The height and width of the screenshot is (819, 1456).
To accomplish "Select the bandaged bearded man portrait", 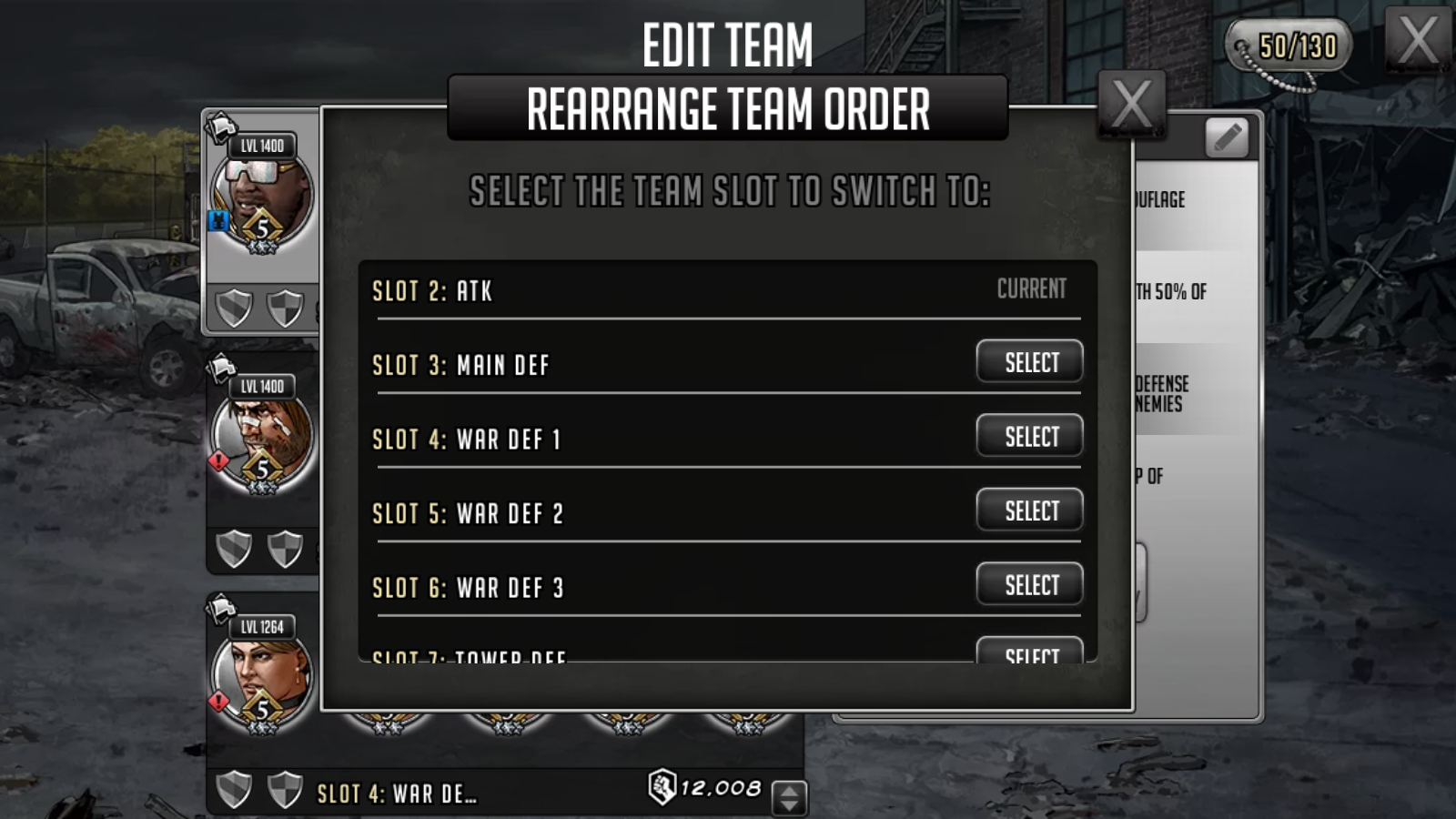I will 262,439.
